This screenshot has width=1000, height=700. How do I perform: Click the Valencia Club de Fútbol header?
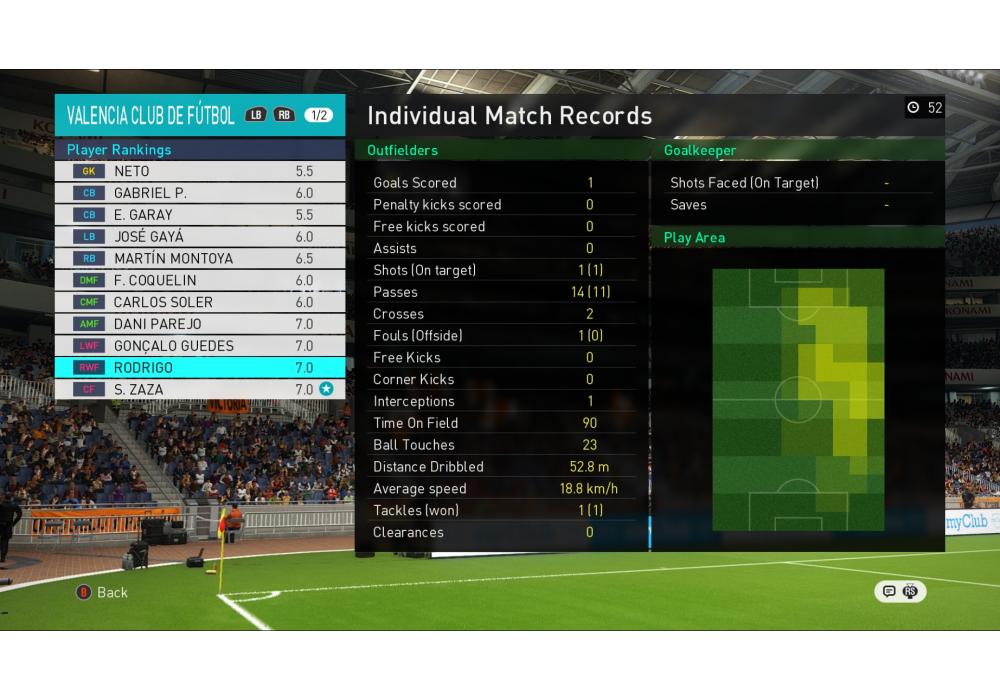click(151, 115)
